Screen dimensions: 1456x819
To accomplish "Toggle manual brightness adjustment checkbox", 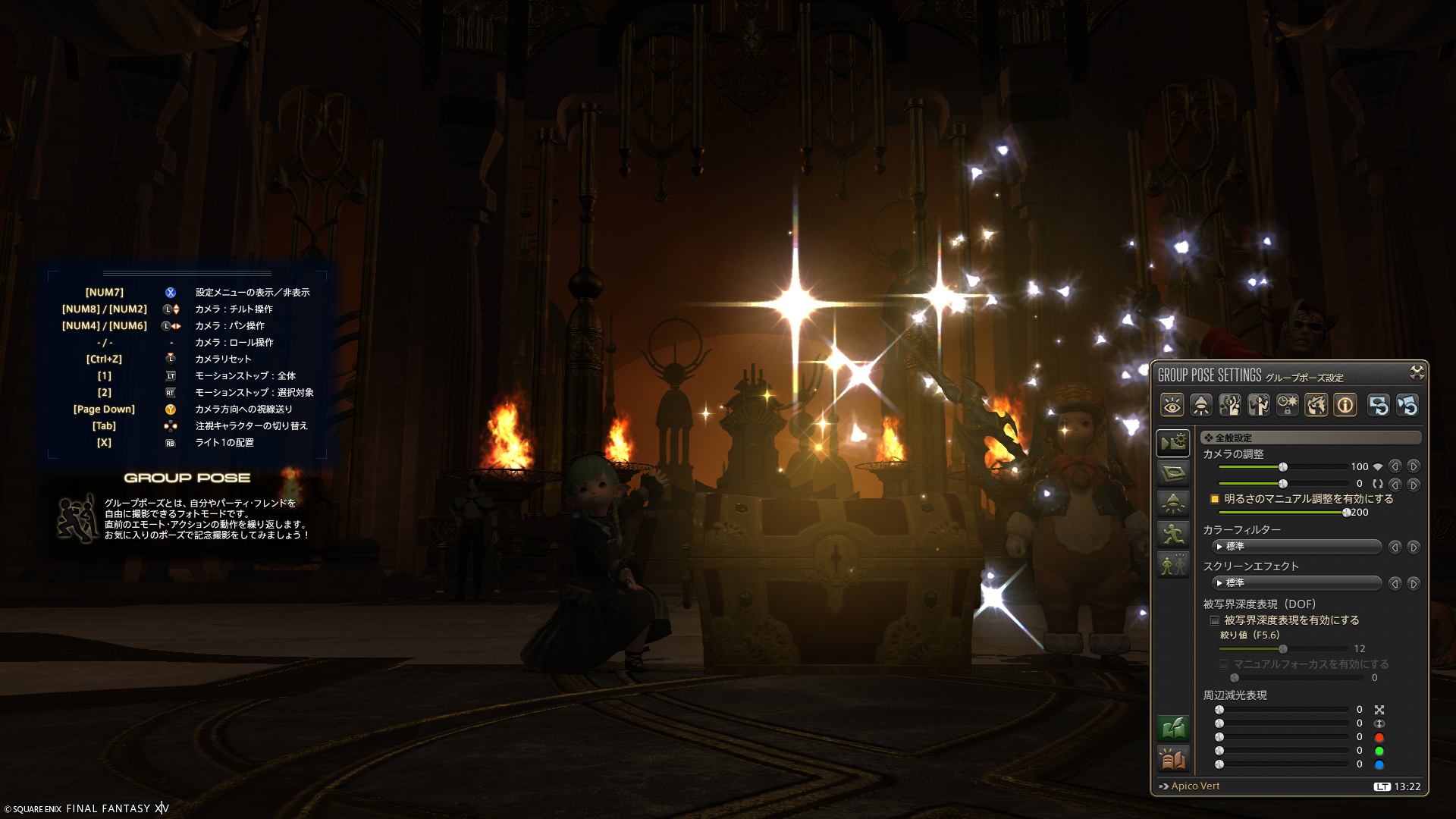I will coord(1215,499).
